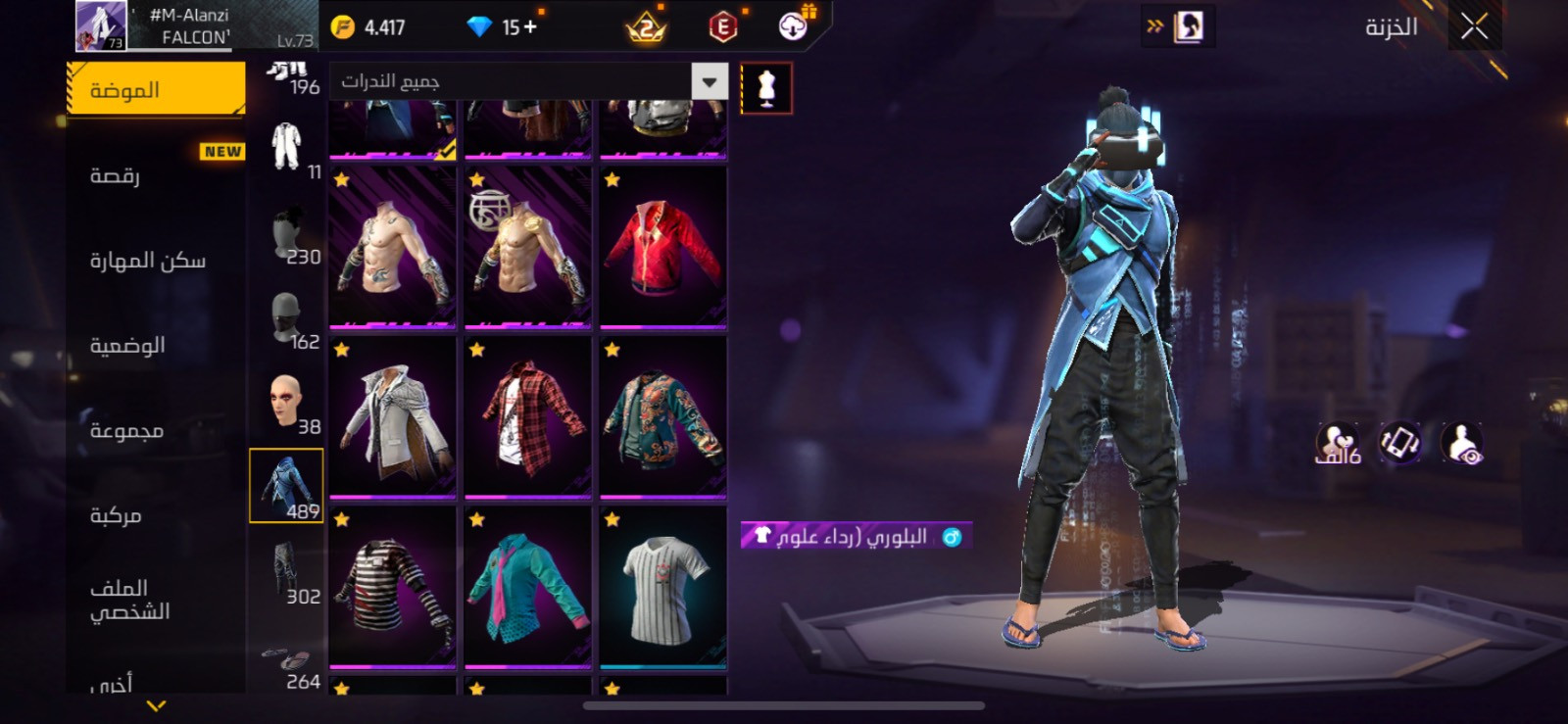Add diamonds with the plus button
The image size is (1568, 724).
(530, 27)
